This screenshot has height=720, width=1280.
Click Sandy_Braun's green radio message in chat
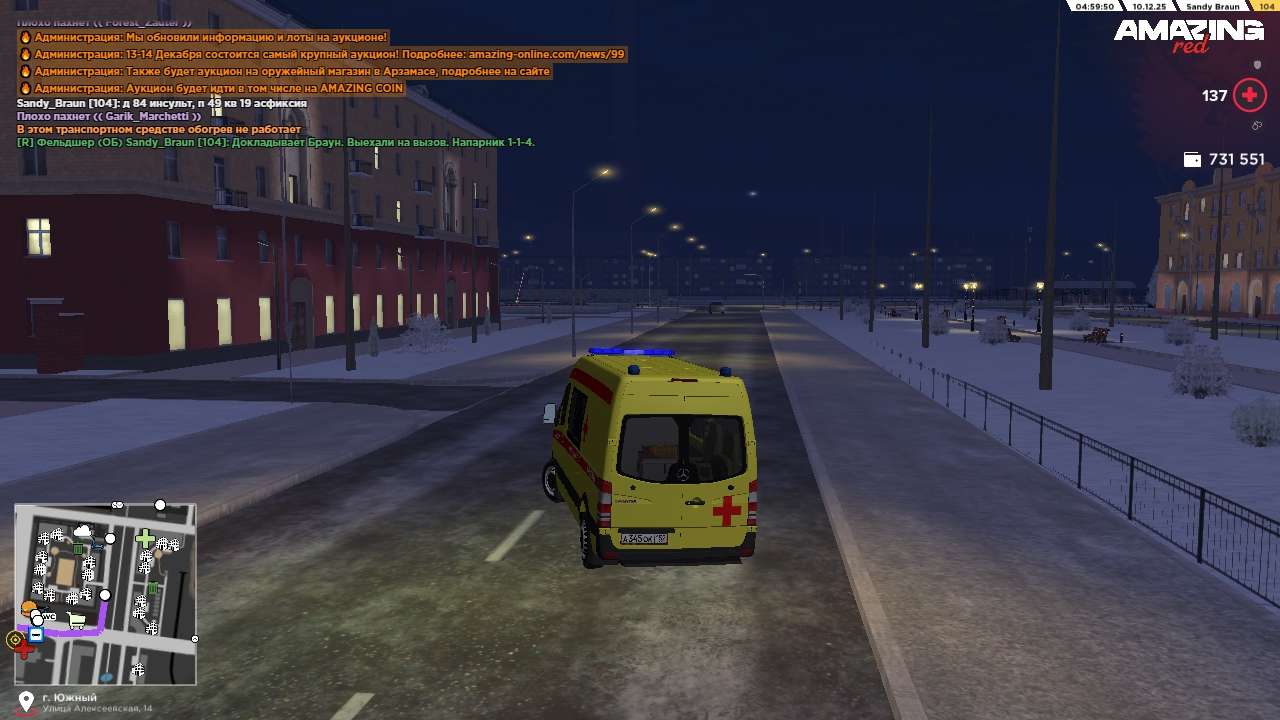(x=275, y=142)
